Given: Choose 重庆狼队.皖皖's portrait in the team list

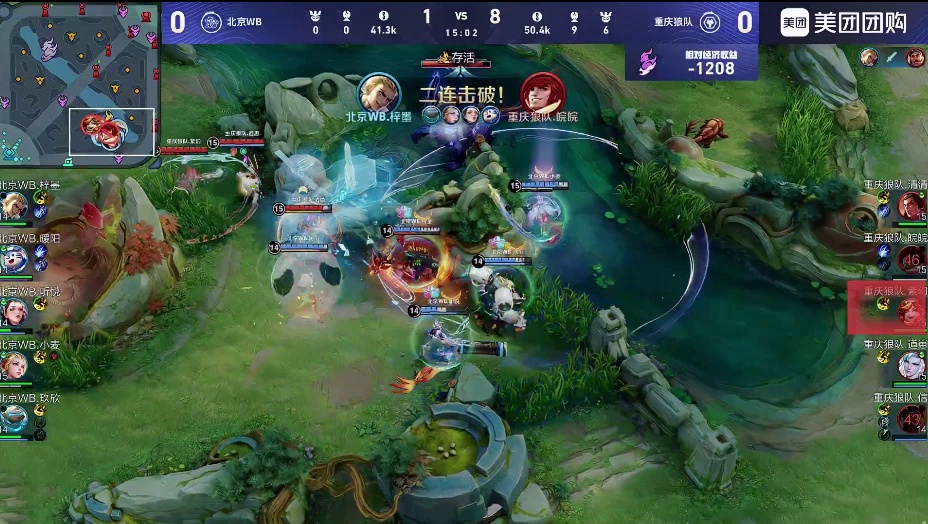Looking at the screenshot, I should 911,259.
